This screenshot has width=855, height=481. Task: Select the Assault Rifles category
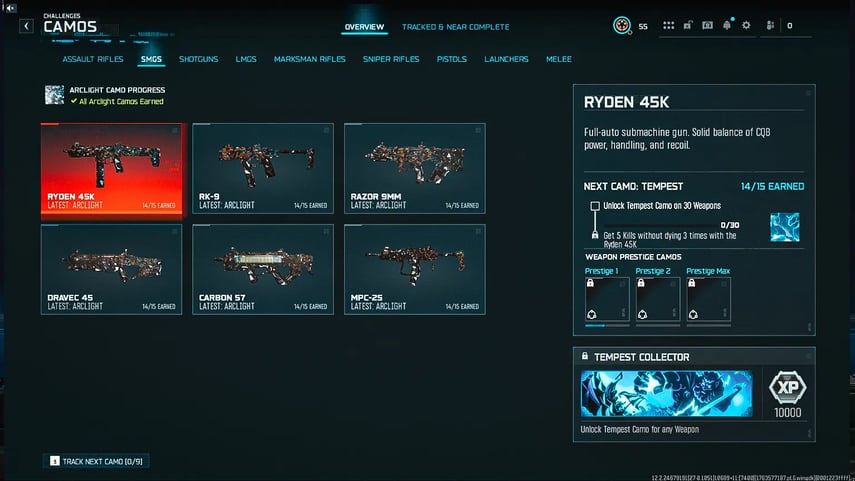(93, 59)
